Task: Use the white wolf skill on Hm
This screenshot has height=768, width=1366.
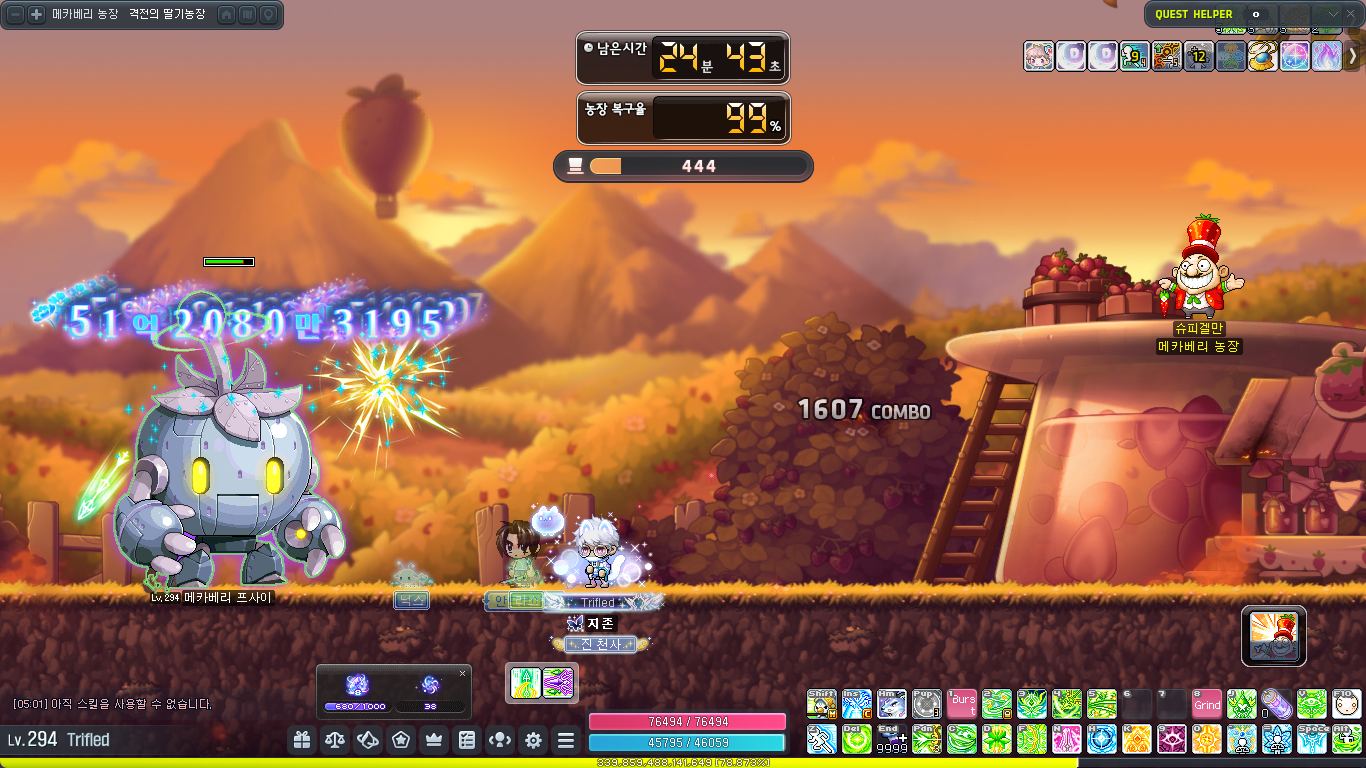Action: pos(892,704)
